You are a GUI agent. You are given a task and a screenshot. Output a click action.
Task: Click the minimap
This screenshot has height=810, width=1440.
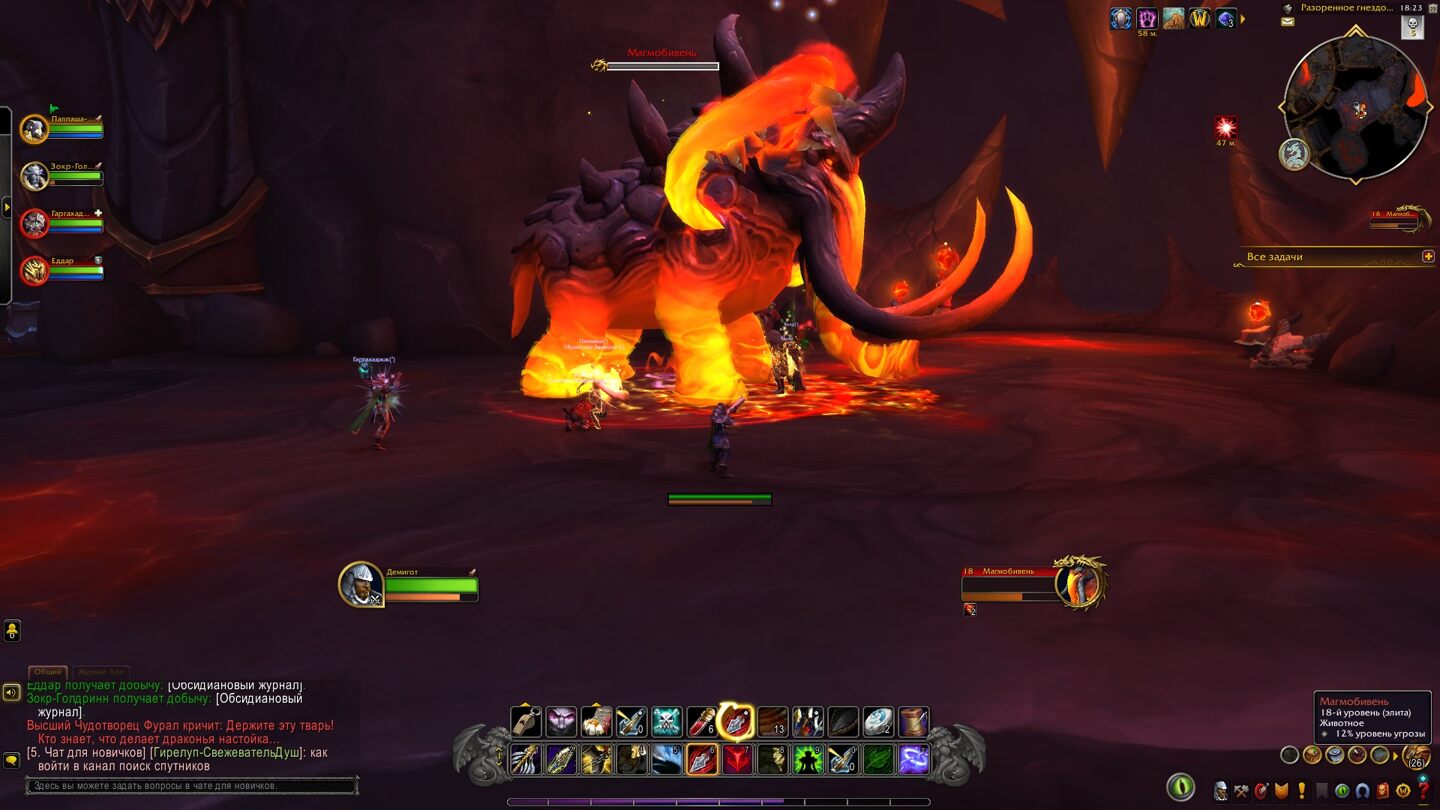[x=1355, y=107]
